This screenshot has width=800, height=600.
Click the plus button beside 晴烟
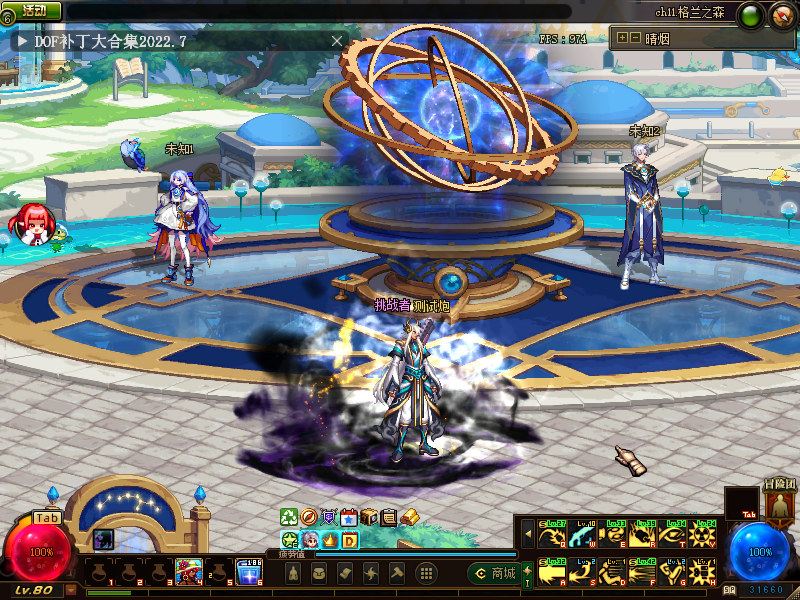(622, 38)
